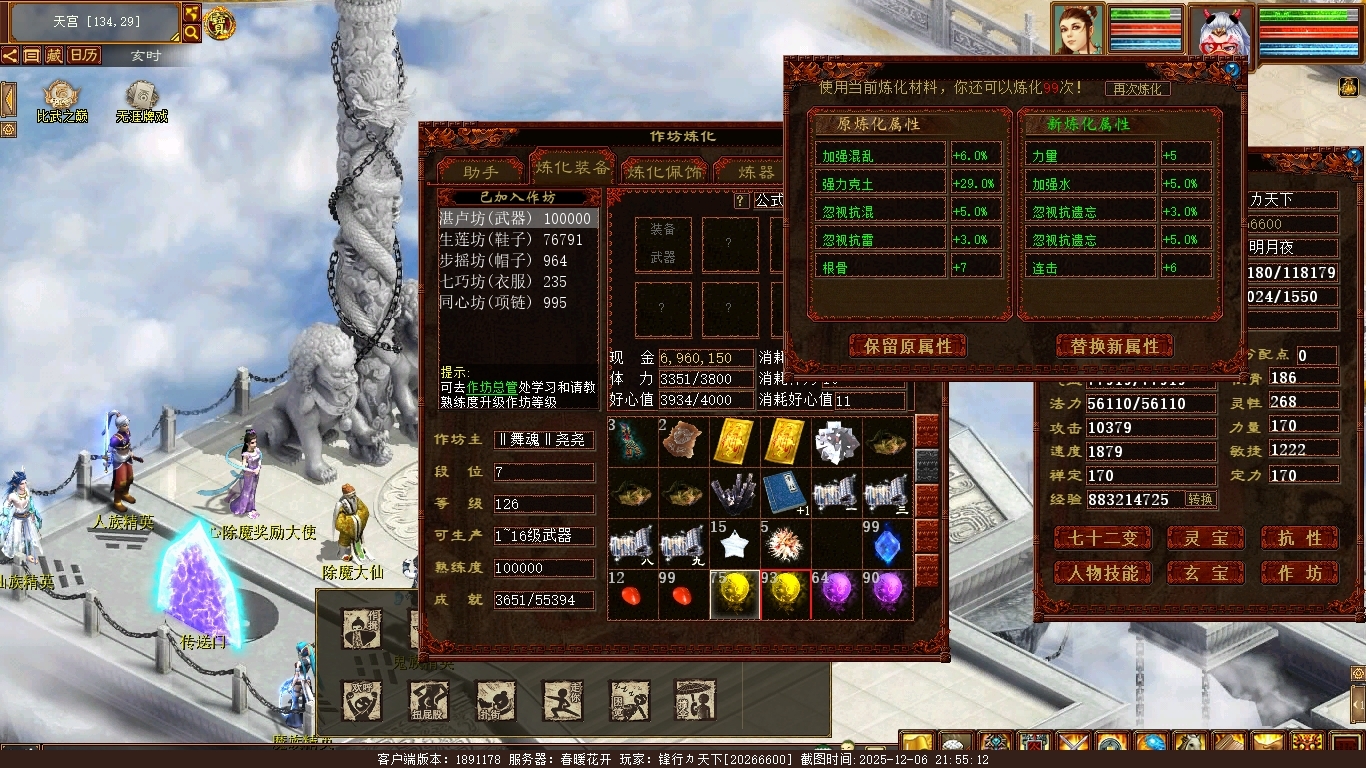Click 转换 next to experience

1200,499
